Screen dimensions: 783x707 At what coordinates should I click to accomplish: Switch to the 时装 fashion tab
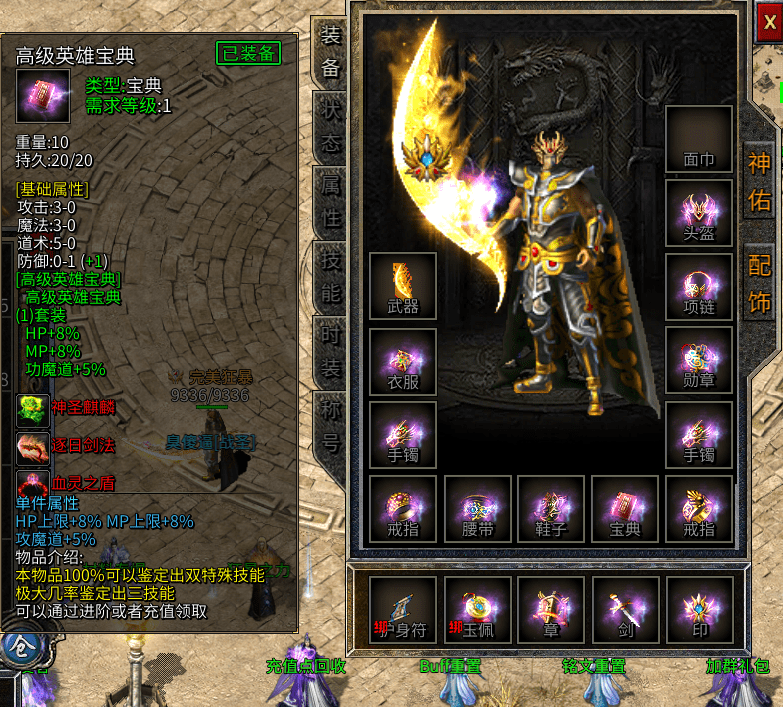(329, 350)
